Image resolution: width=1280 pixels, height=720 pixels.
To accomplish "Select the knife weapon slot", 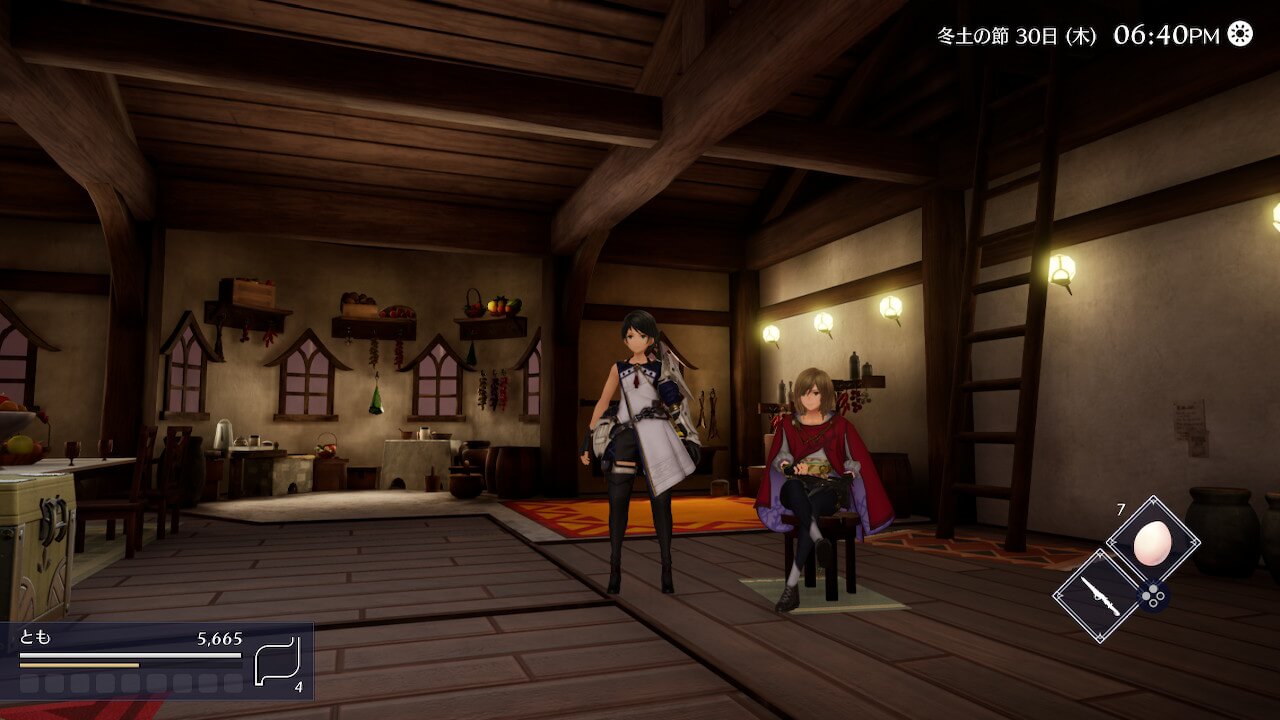I will pyautogui.click(x=1098, y=596).
